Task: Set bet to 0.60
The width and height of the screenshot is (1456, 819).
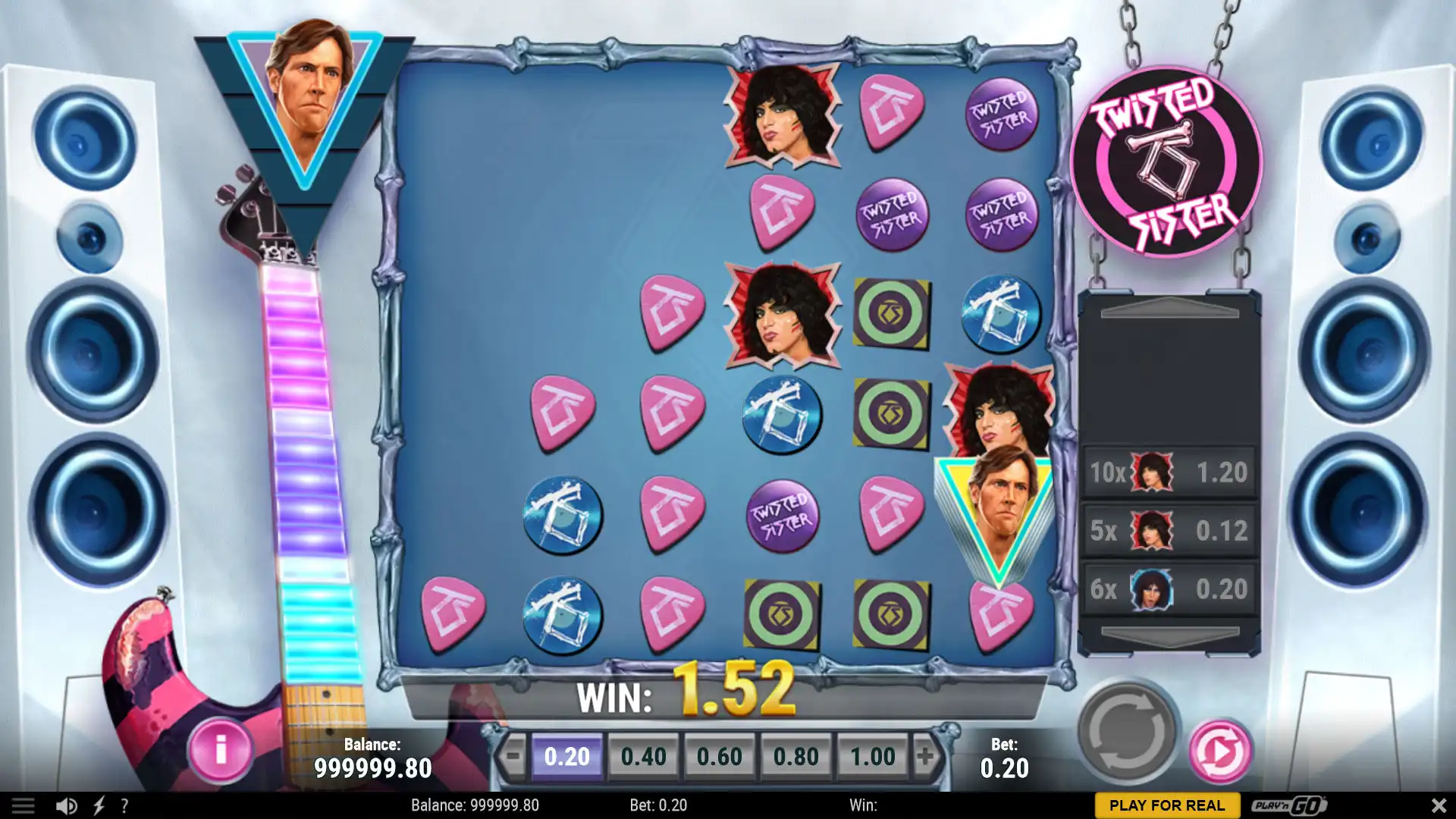Action: point(720,756)
